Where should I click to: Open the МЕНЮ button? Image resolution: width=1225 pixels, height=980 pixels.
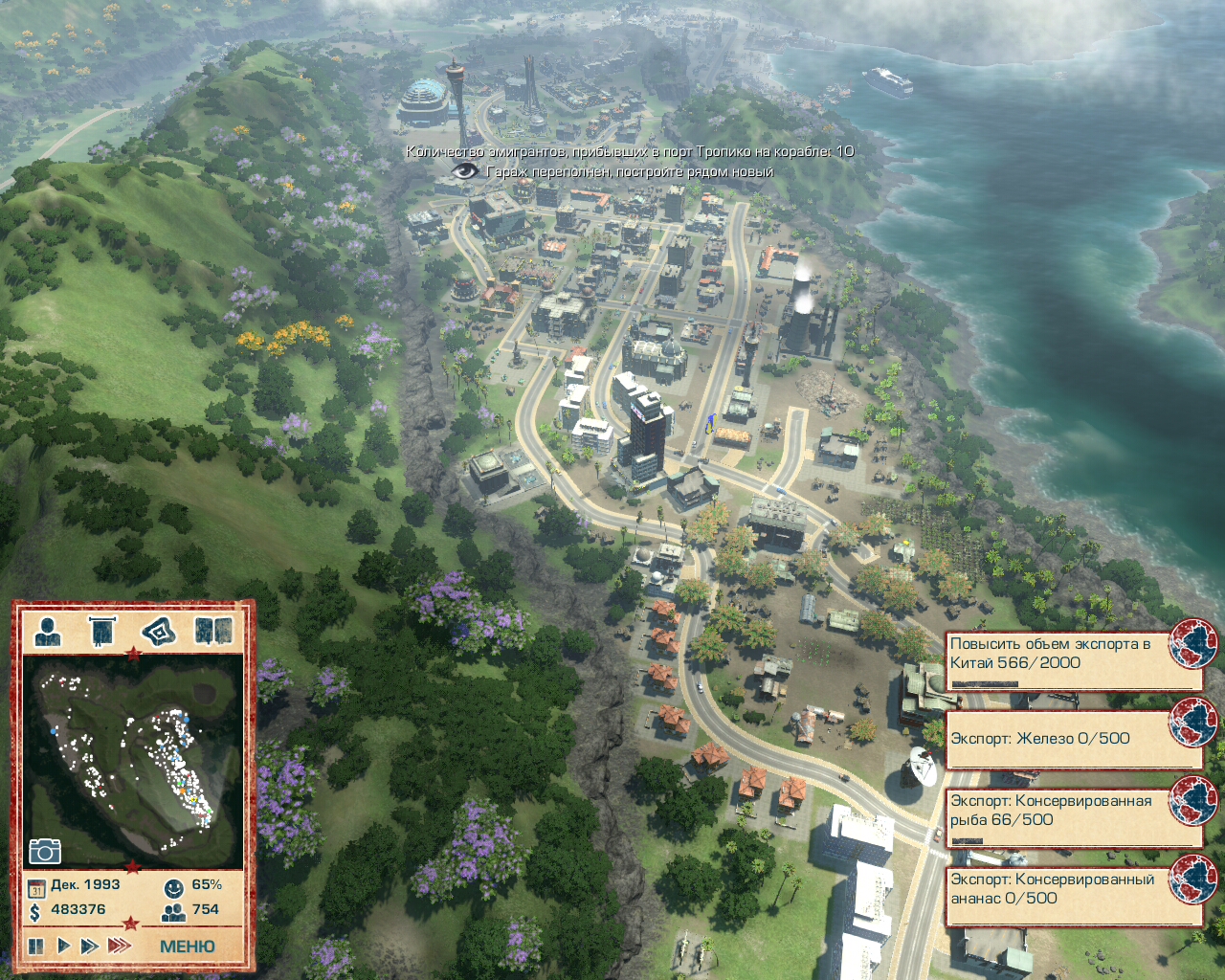(x=187, y=946)
